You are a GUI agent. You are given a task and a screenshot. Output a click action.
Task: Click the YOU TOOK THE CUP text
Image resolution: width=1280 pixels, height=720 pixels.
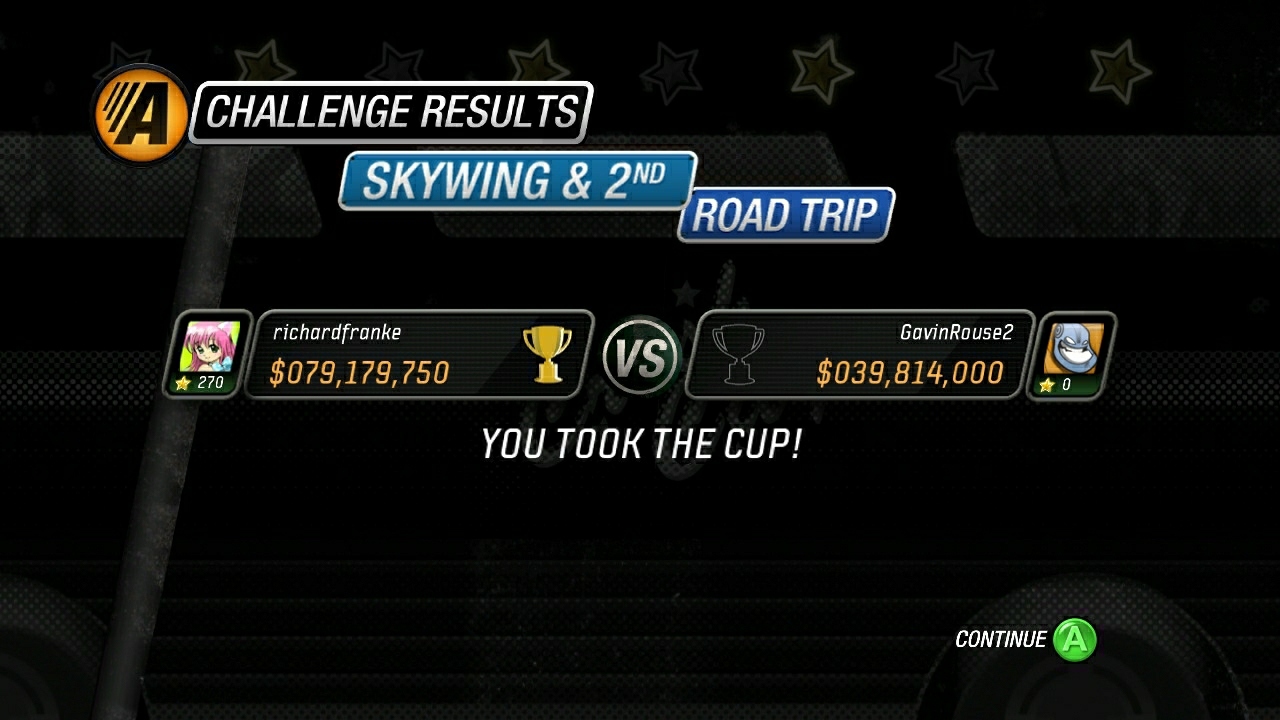tap(639, 443)
